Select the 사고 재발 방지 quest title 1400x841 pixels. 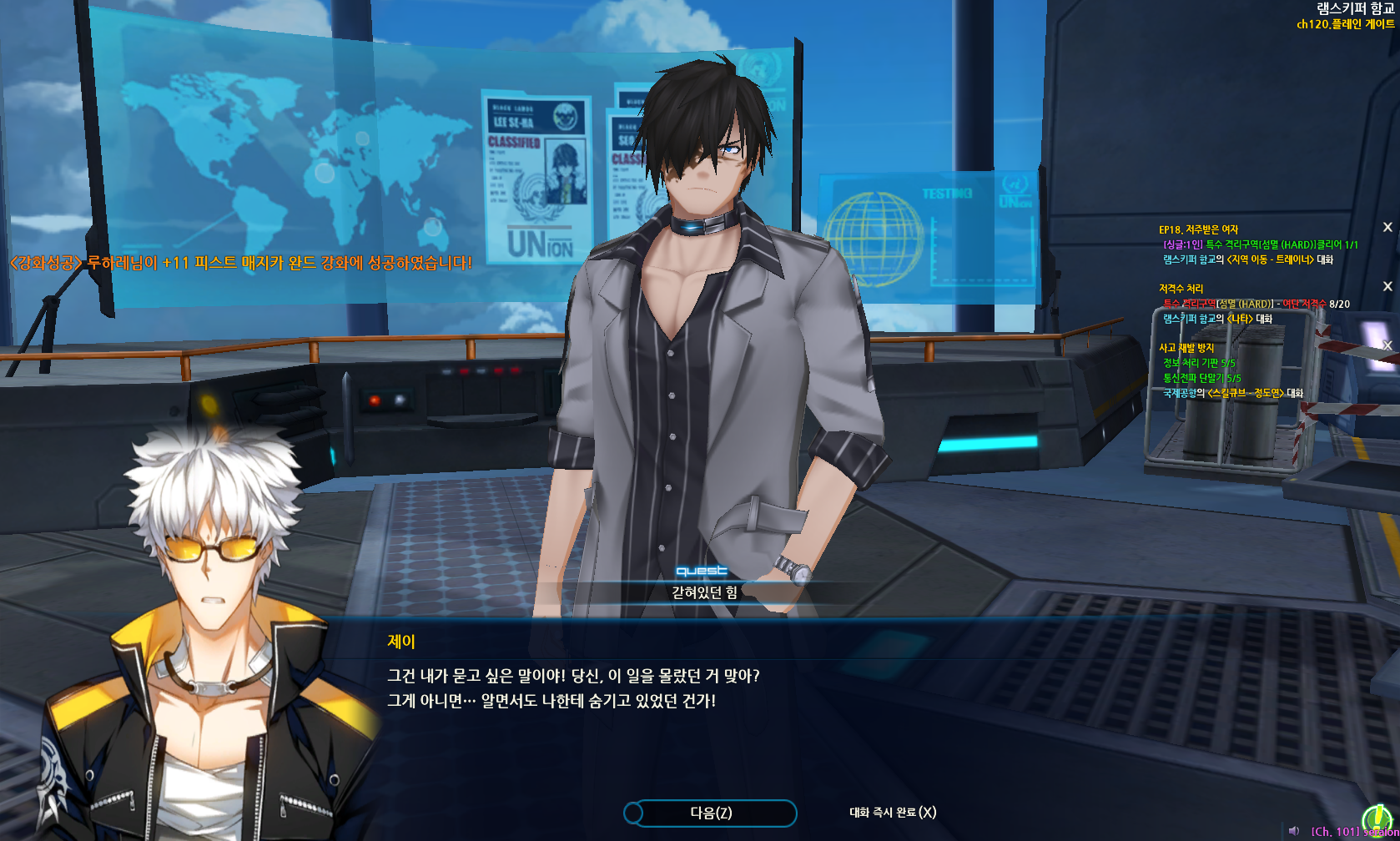[1186, 348]
